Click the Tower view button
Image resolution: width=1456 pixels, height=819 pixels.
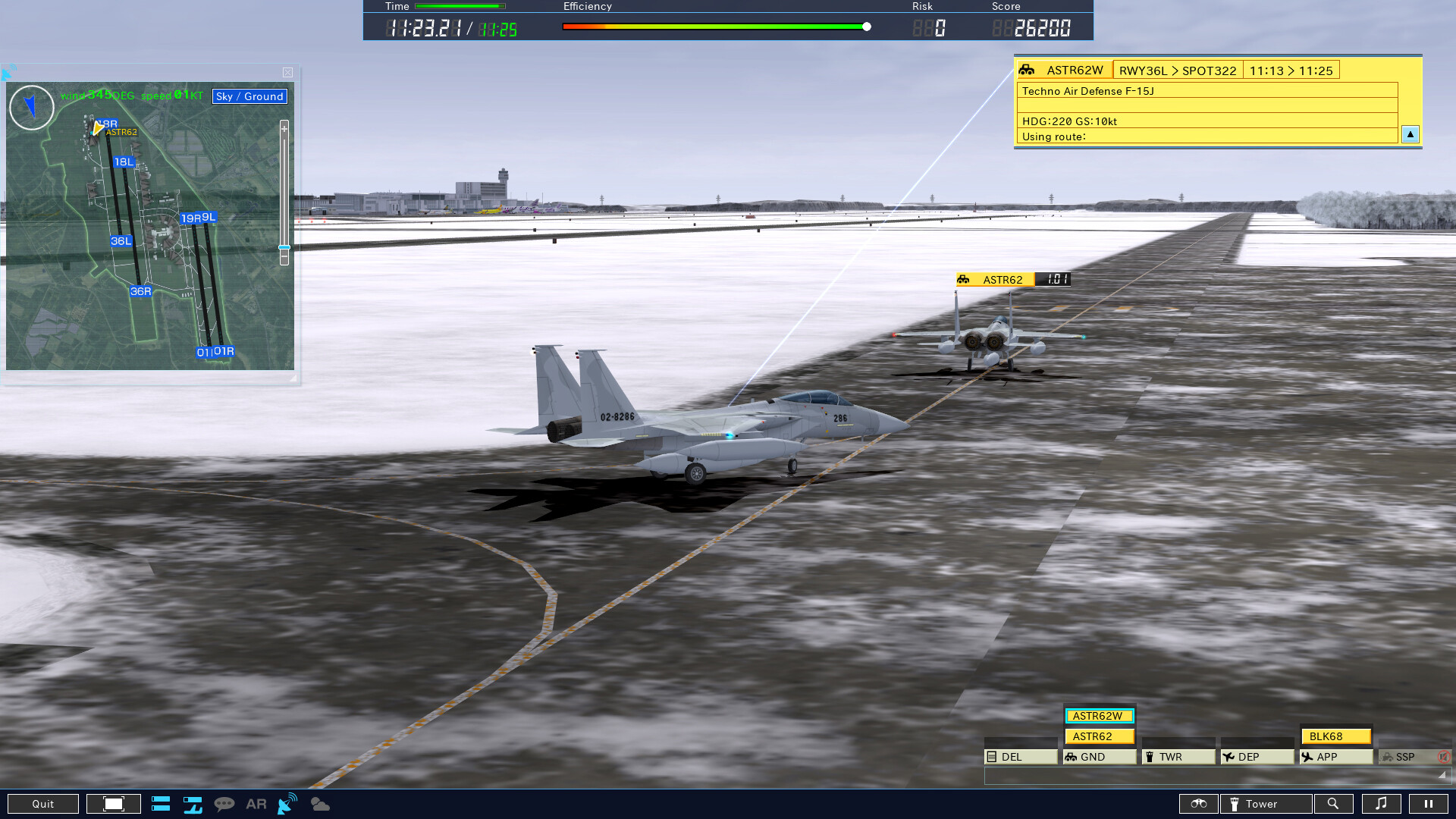tap(1265, 803)
